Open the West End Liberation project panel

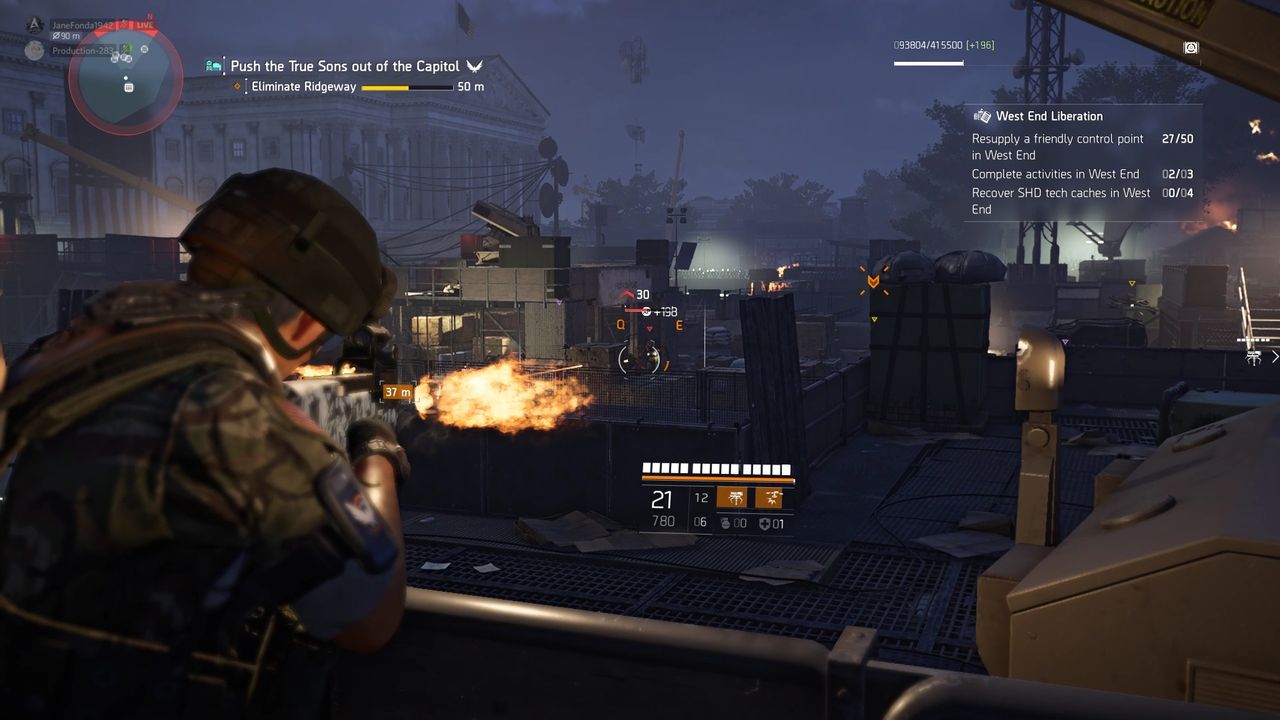pyautogui.click(x=1049, y=116)
